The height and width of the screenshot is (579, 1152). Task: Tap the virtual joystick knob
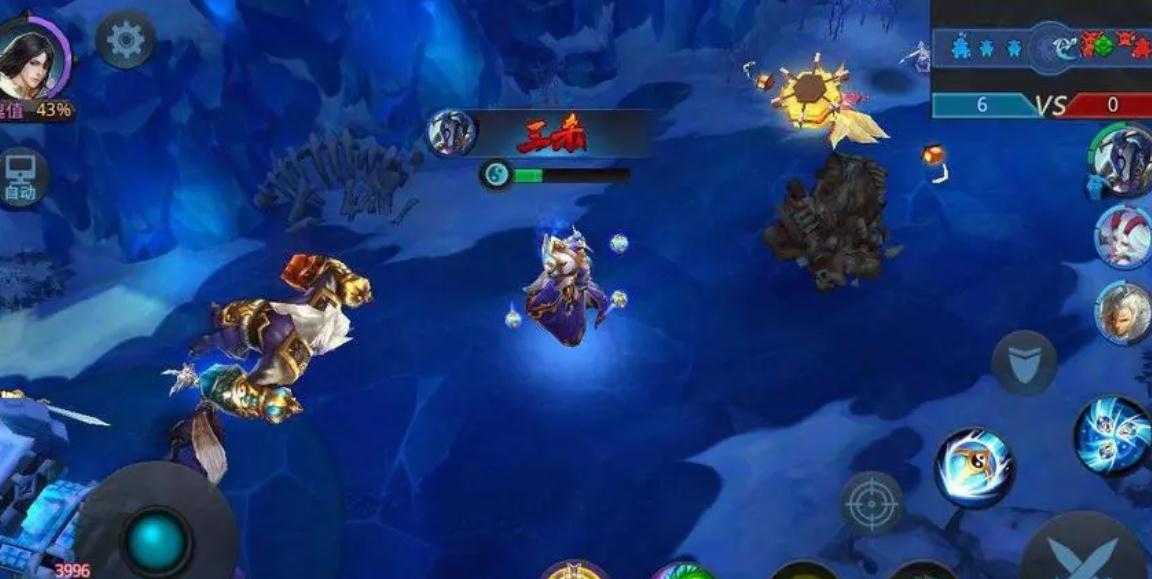[x=157, y=541]
